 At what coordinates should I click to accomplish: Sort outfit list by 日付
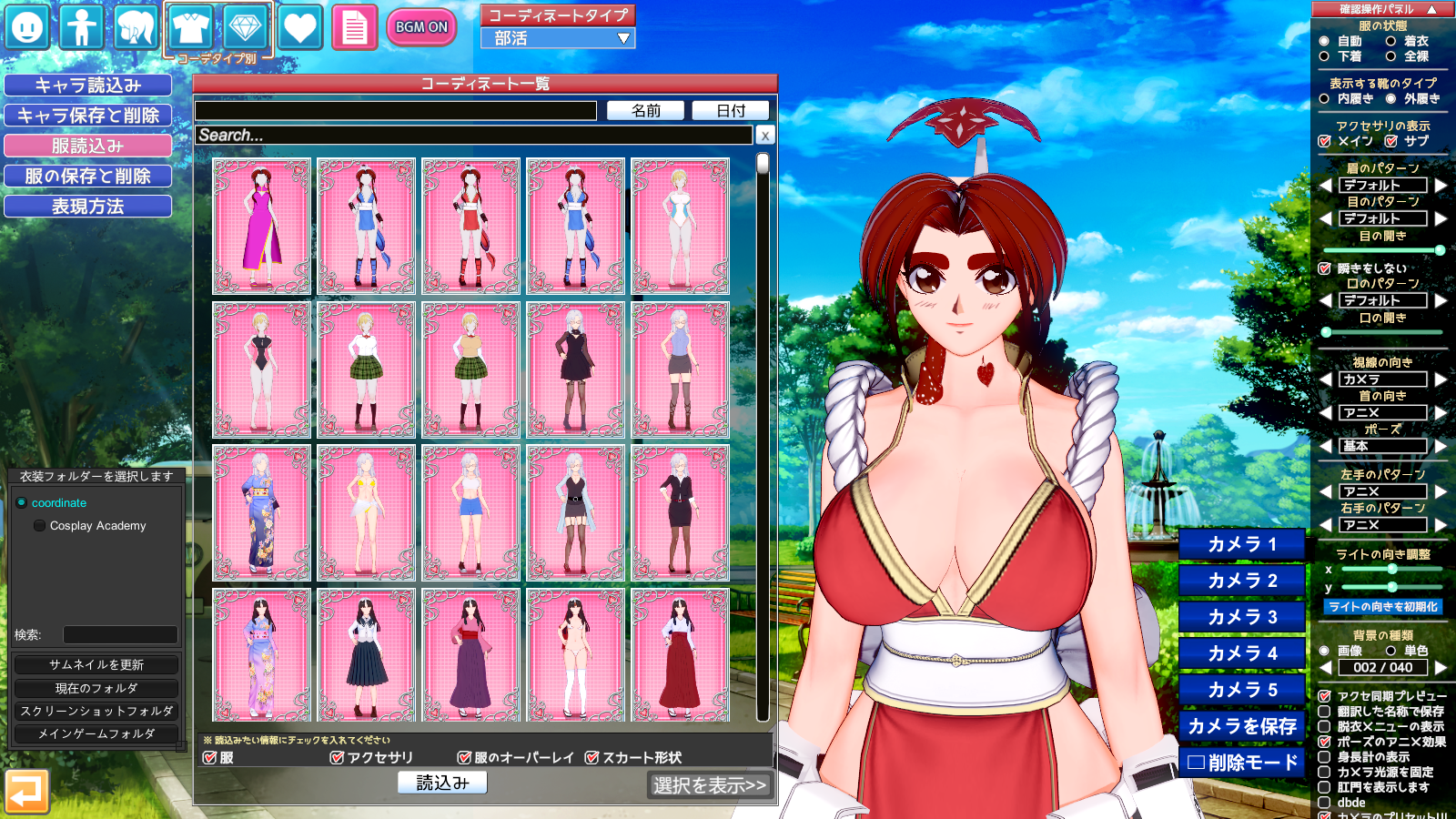pyautogui.click(x=731, y=111)
